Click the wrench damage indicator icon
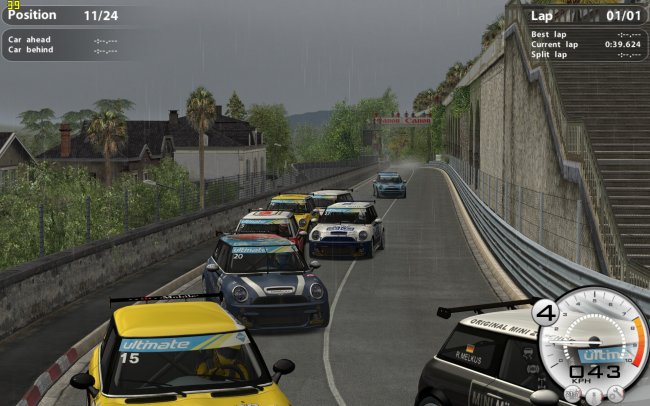650x406 pixels. coord(616,393)
